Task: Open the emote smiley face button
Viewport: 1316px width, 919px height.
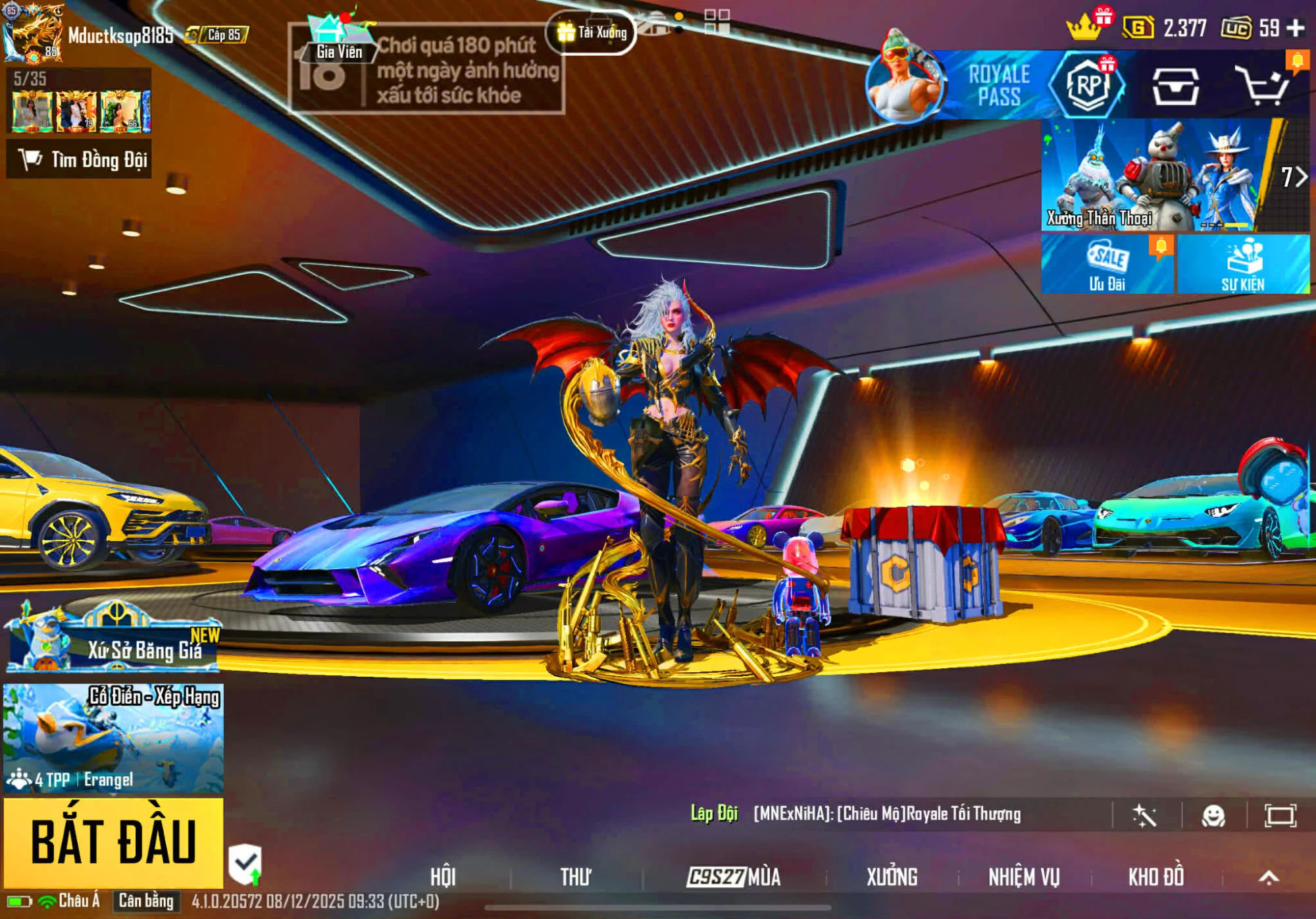Action: 1213,816
